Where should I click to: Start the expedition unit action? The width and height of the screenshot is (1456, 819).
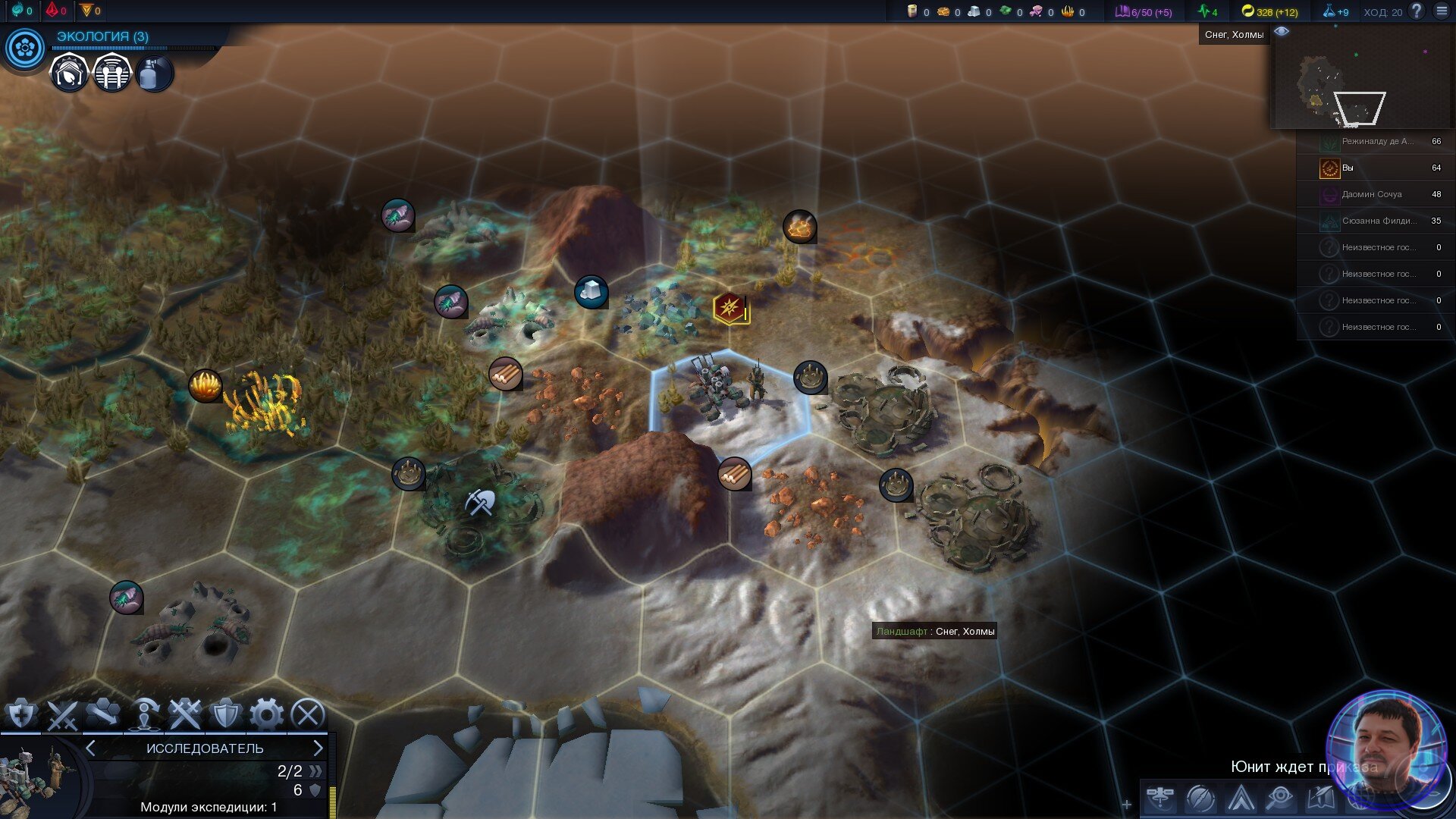coord(144,714)
